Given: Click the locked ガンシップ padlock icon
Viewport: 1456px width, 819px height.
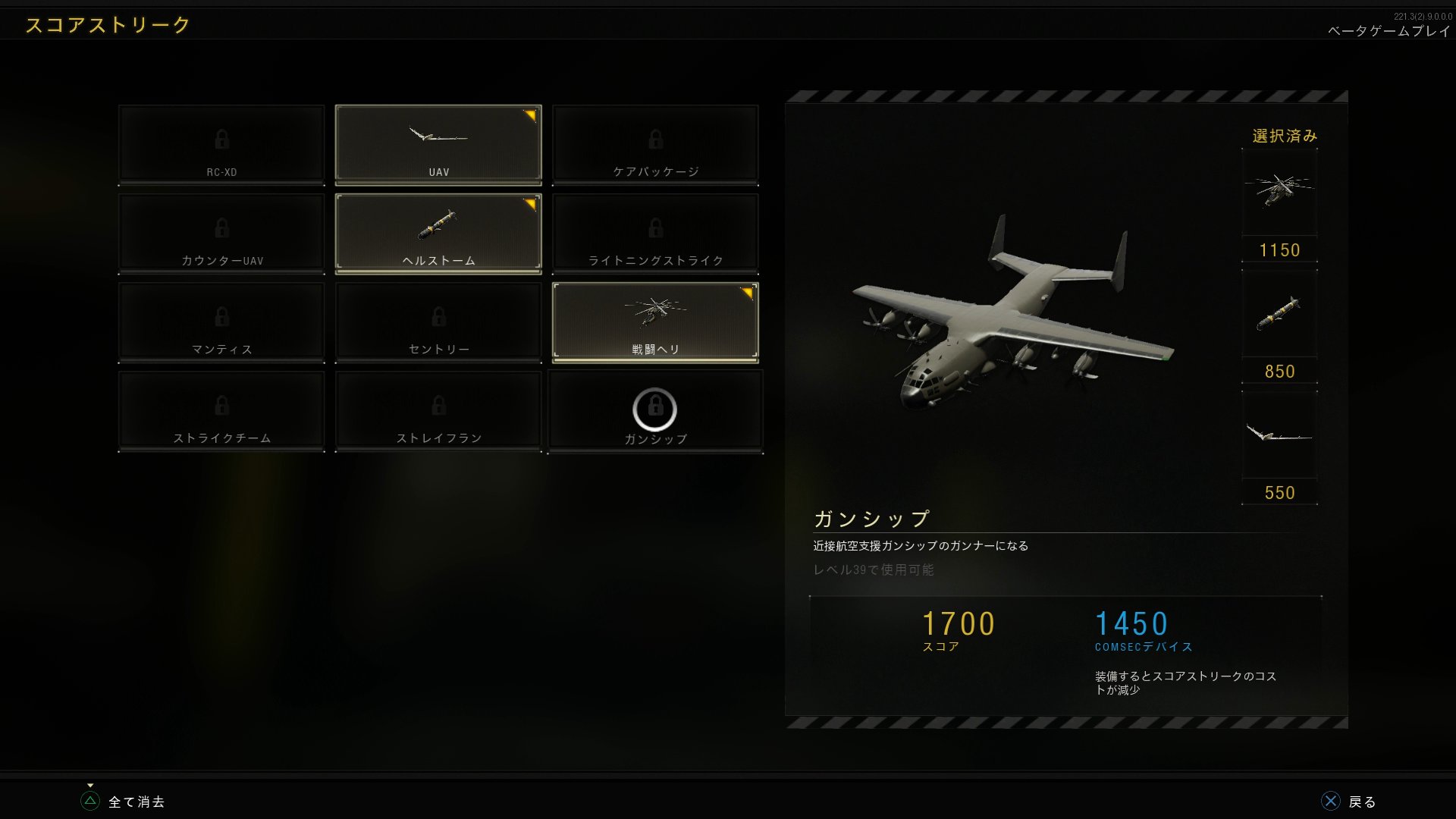Looking at the screenshot, I should [x=655, y=409].
